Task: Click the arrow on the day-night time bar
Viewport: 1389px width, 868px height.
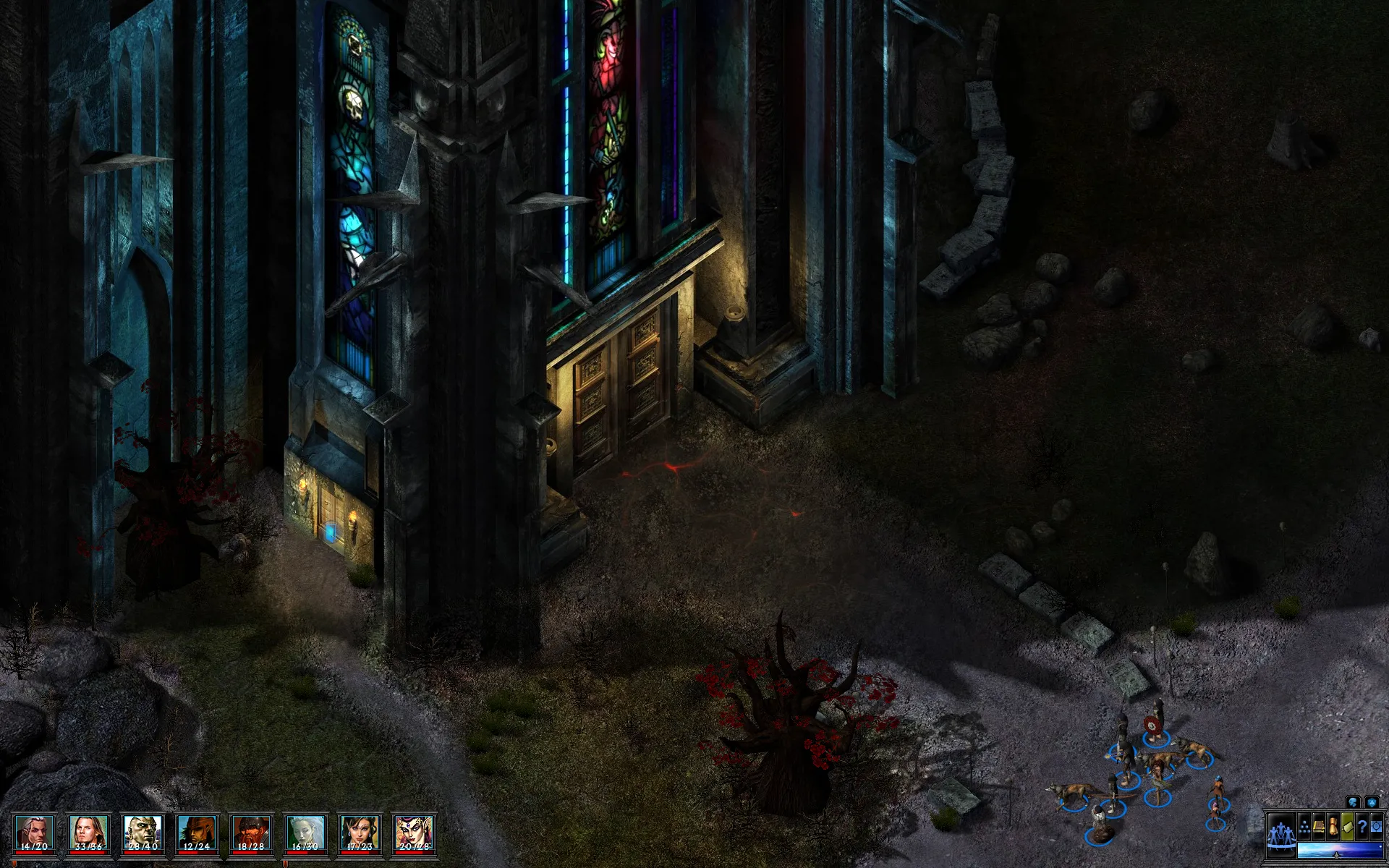Action: (x=1336, y=854)
